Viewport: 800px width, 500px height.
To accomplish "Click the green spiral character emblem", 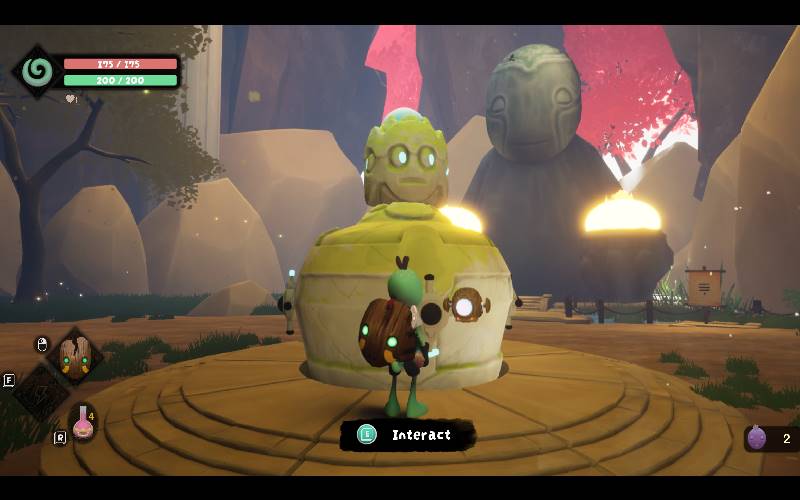I will coord(38,71).
